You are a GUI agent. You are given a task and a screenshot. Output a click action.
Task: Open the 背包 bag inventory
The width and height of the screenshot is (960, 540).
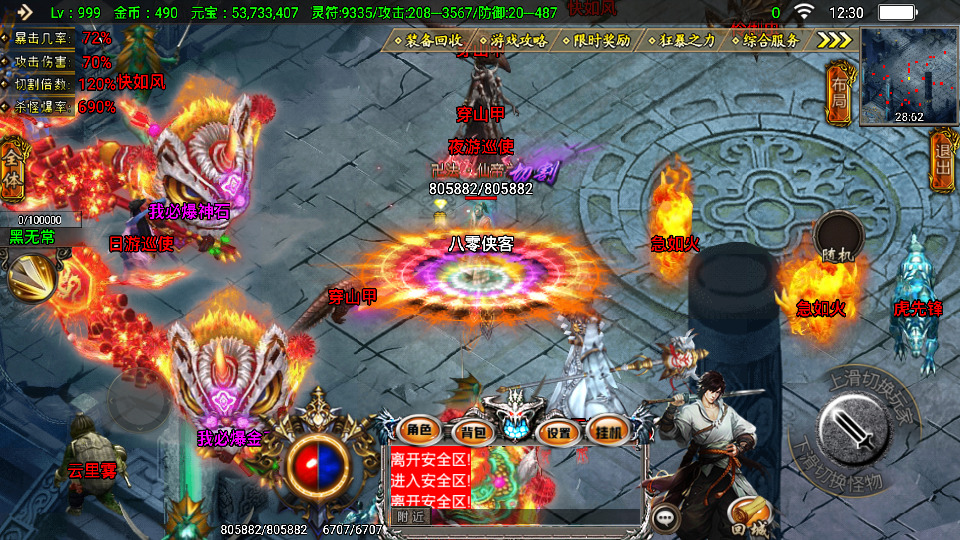469,433
